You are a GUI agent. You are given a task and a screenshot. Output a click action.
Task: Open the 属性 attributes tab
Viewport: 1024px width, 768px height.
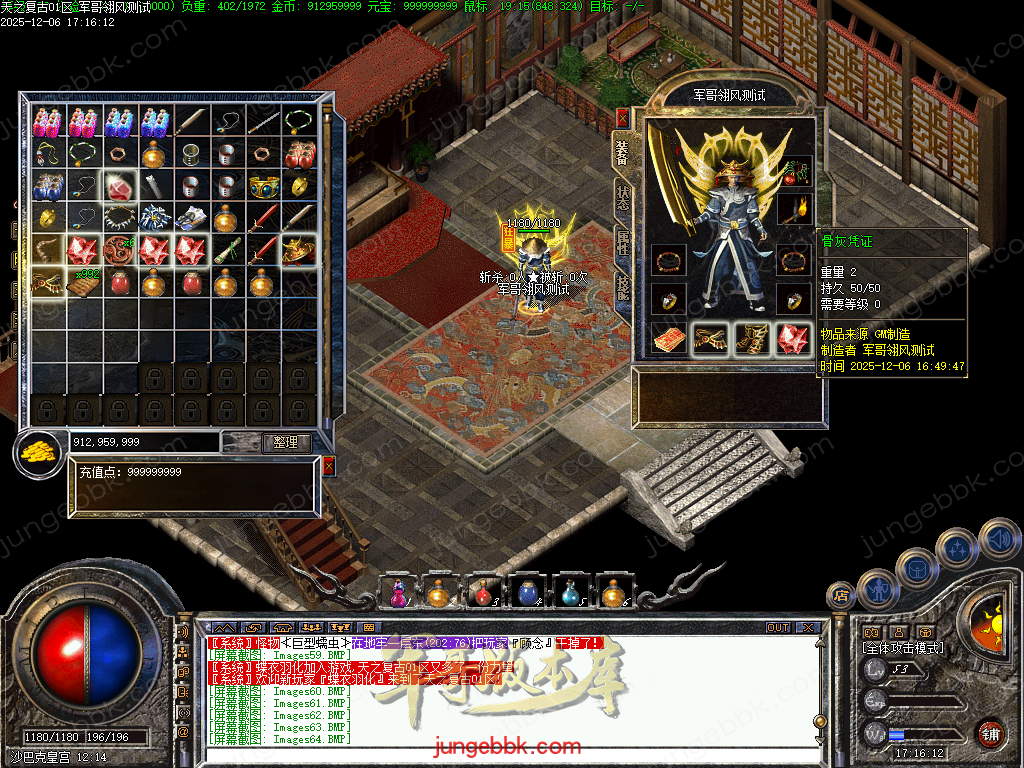tap(622, 243)
